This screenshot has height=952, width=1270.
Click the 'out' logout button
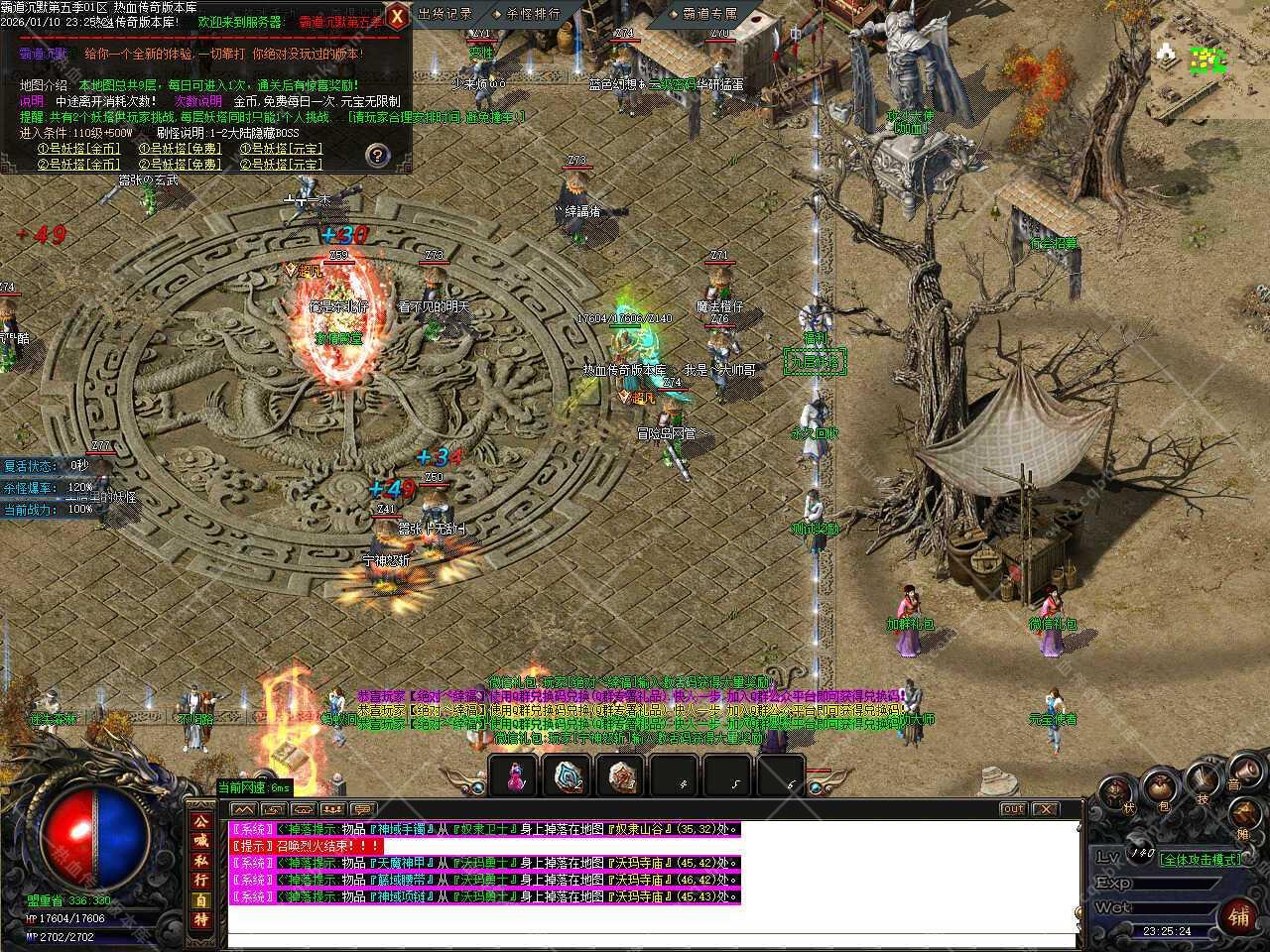coord(1012,809)
